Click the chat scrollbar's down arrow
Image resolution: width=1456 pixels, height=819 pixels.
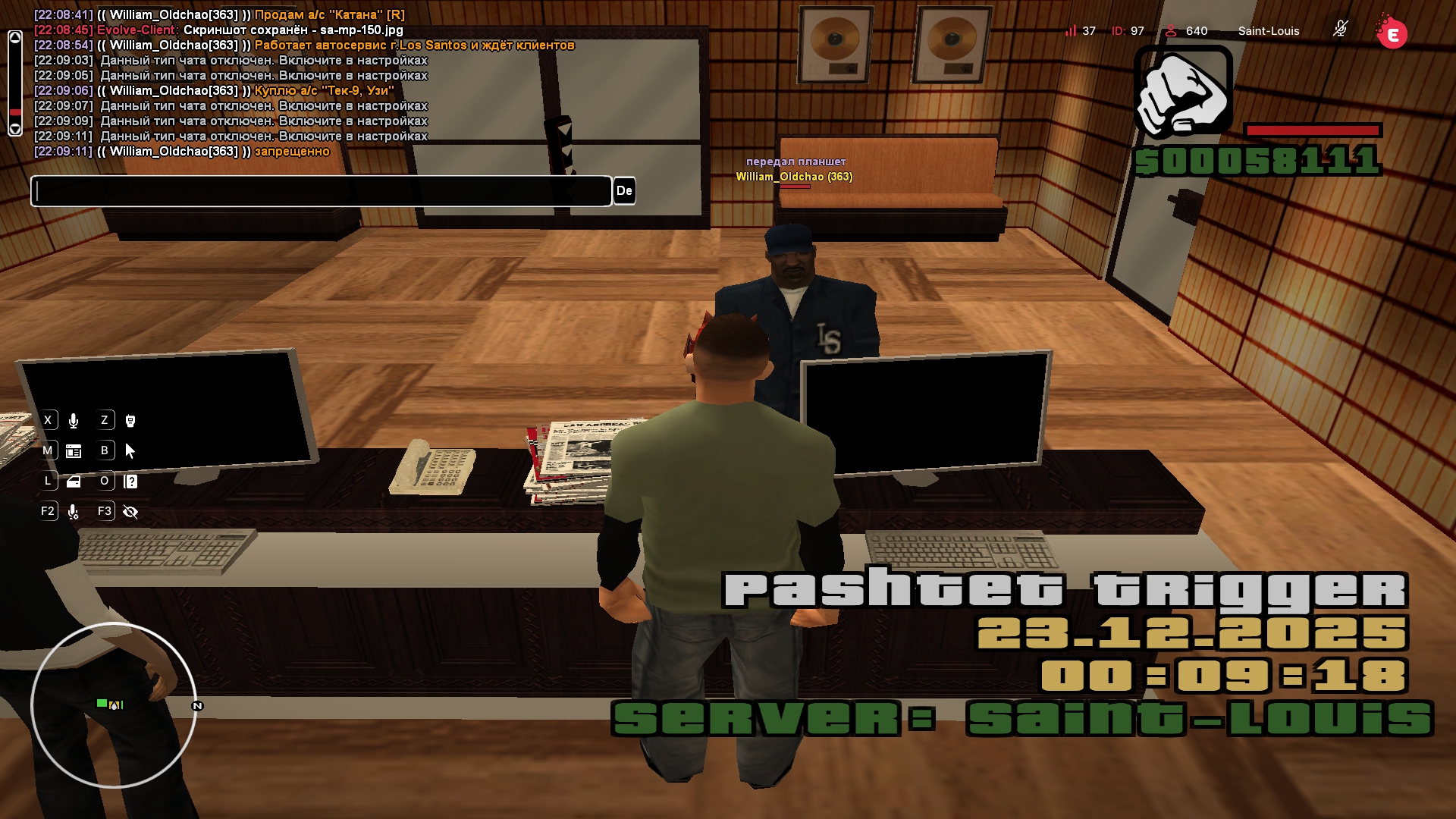click(15, 129)
